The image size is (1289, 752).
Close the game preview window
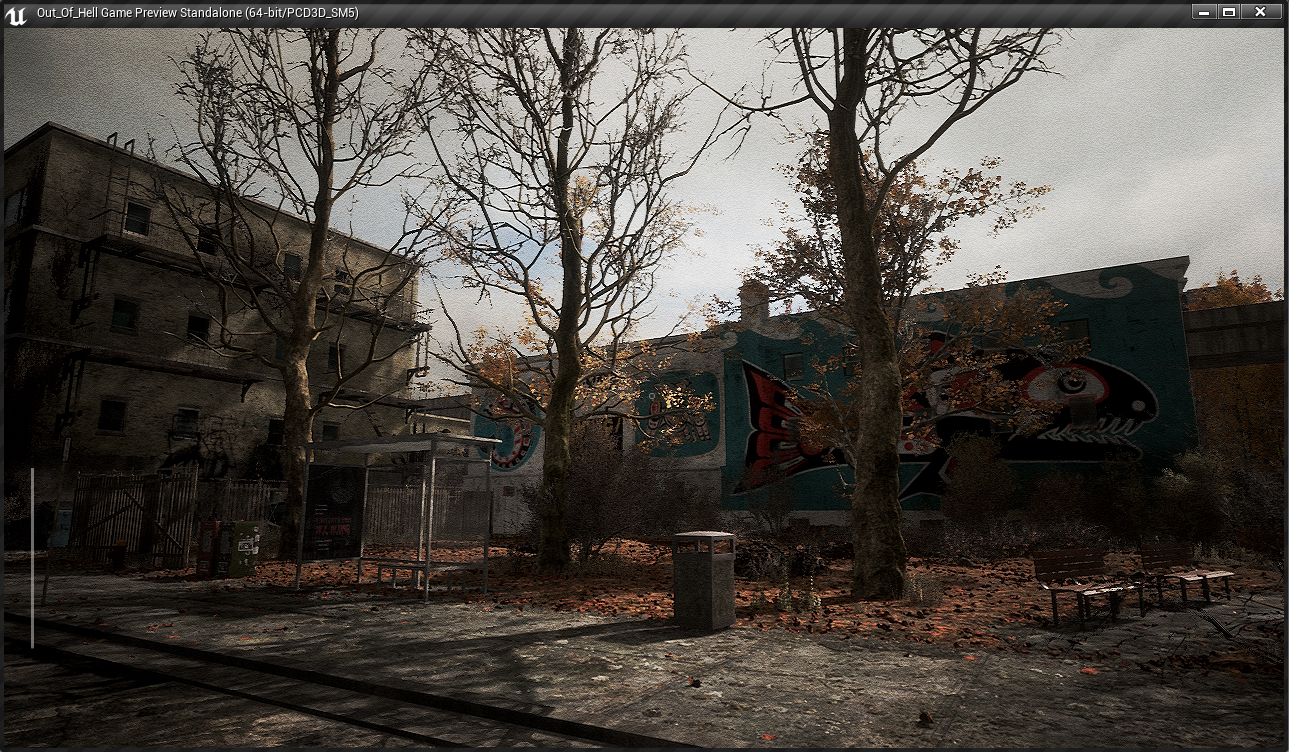pyautogui.click(x=1260, y=12)
